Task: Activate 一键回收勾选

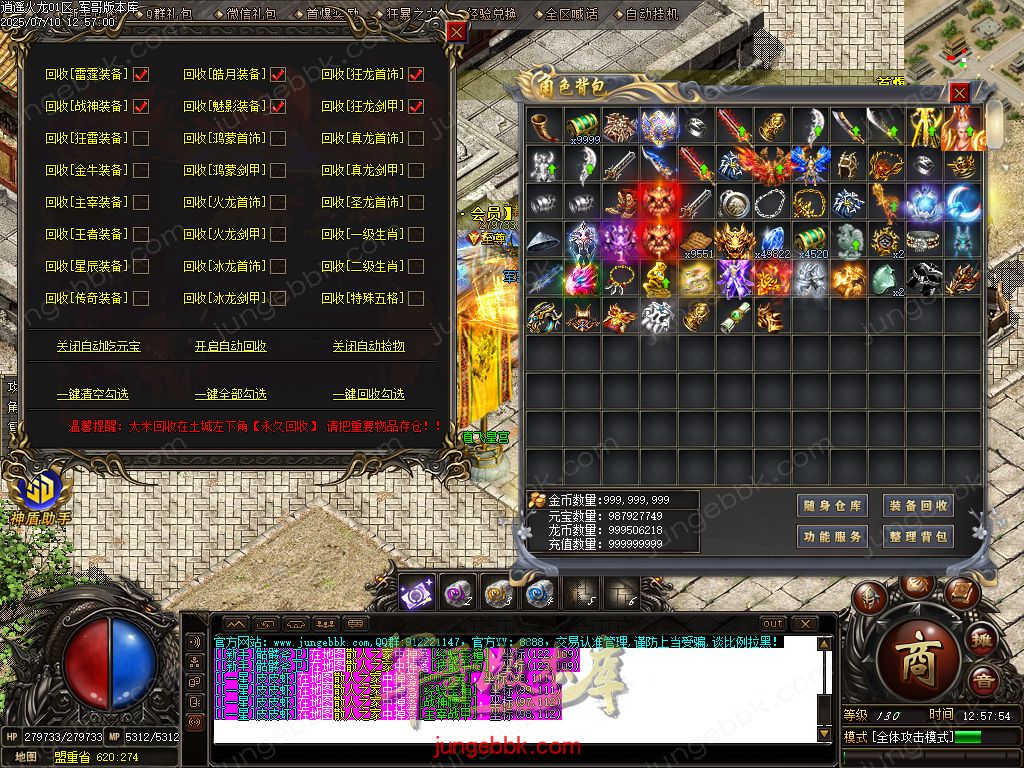Action: (x=368, y=394)
